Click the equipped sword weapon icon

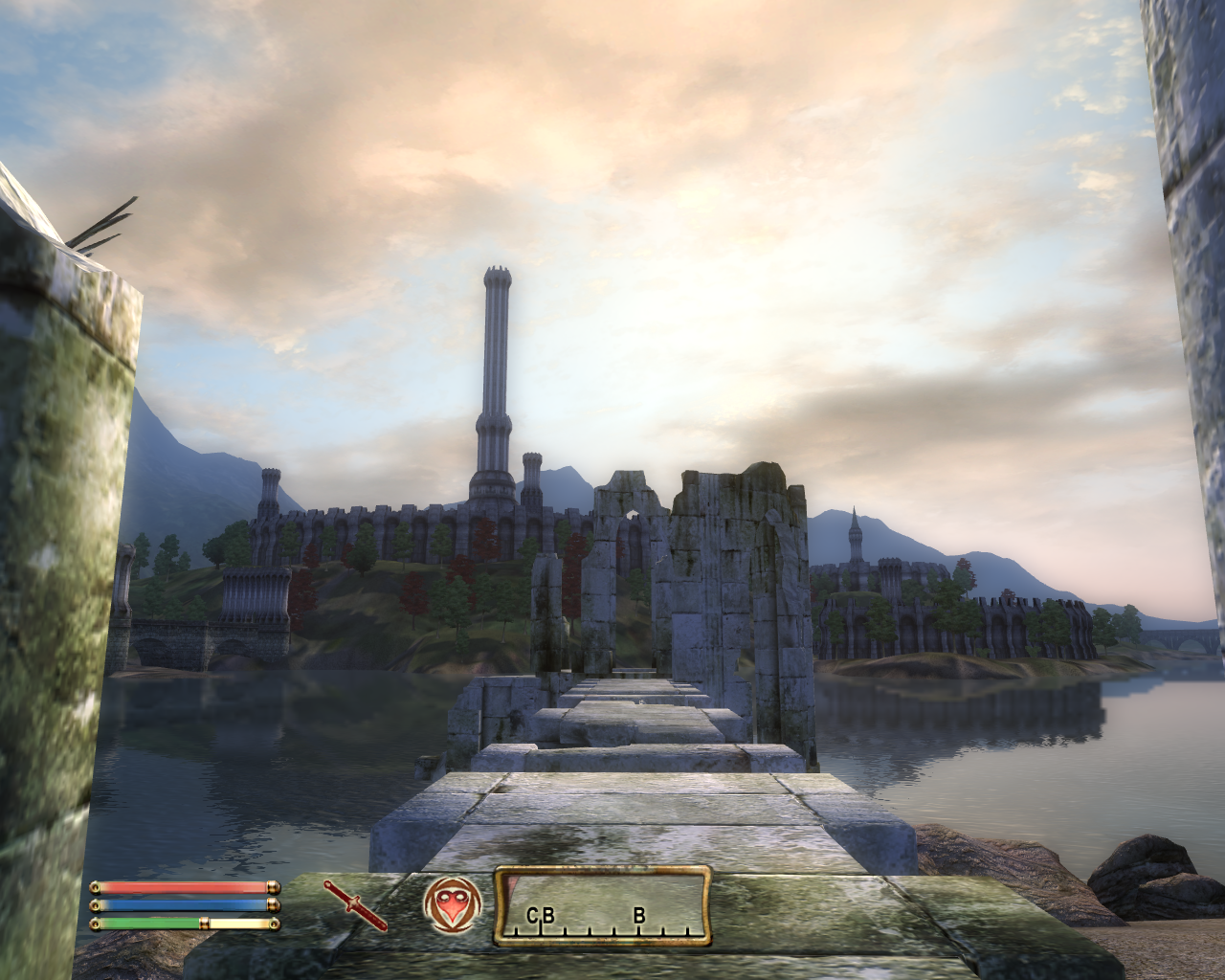click(x=355, y=905)
